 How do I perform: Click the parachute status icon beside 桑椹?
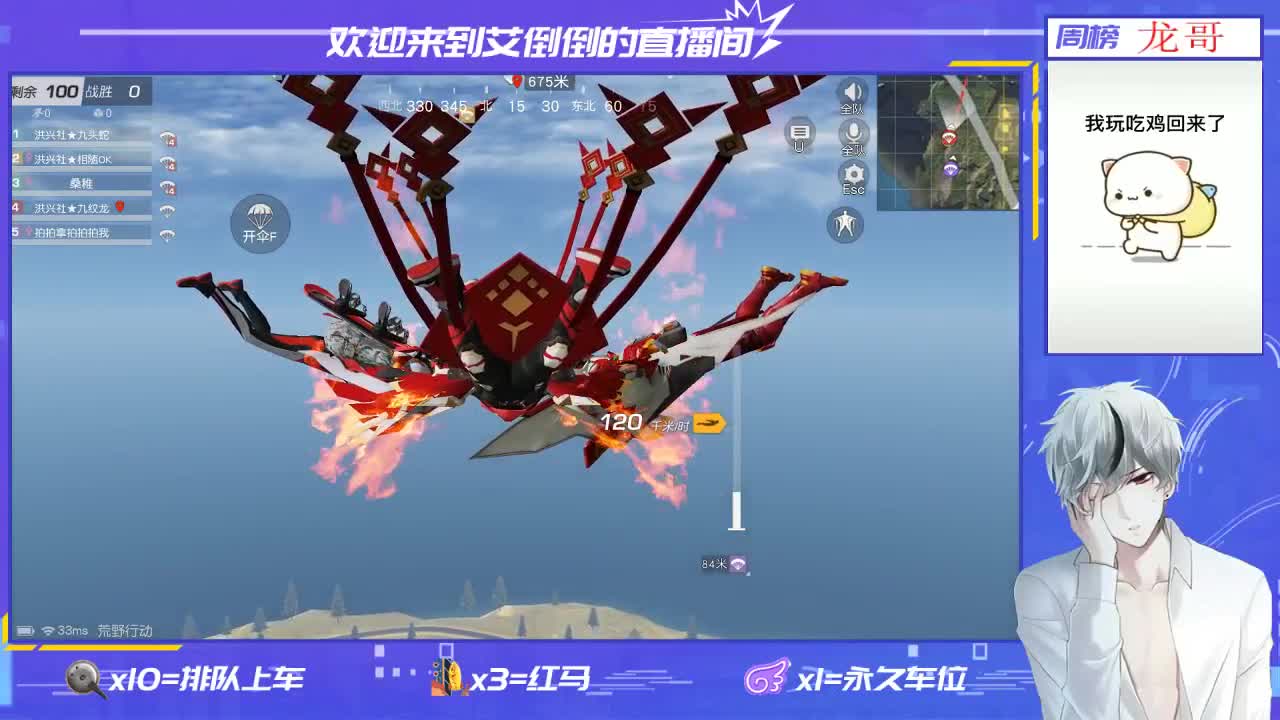click(167, 186)
